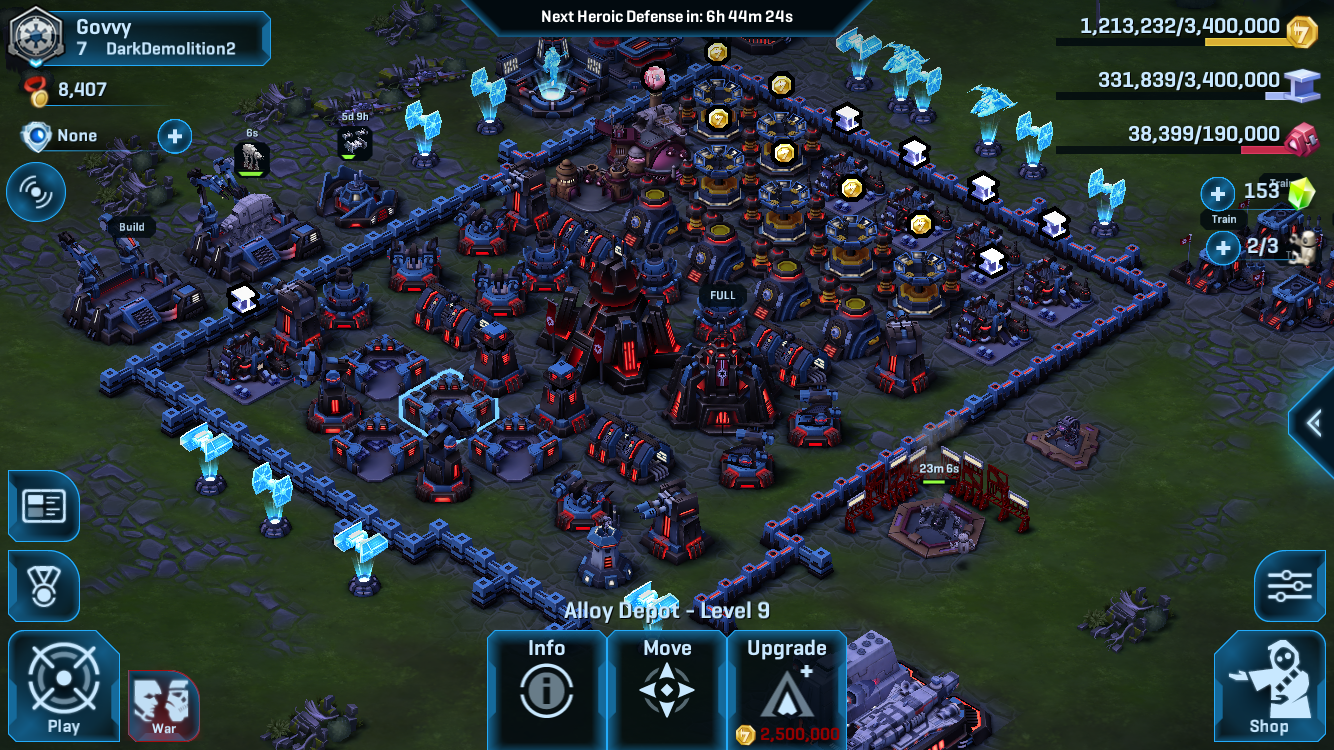Open Govvy's player profile panel

140,37
